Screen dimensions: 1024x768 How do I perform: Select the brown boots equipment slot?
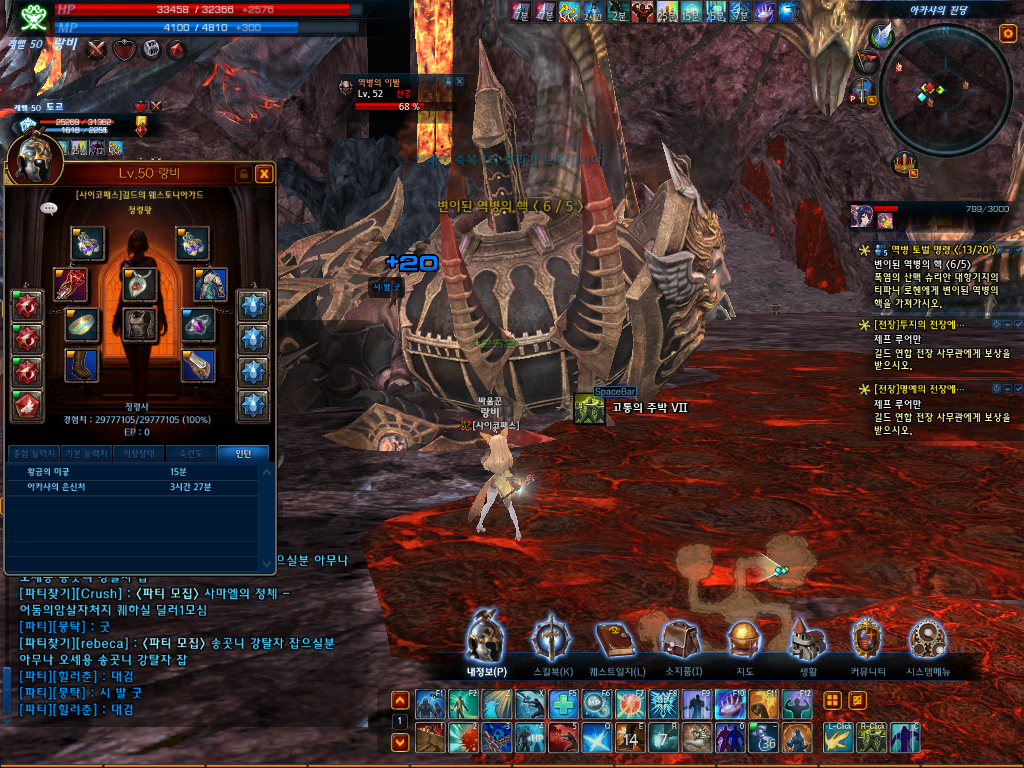(82, 365)
